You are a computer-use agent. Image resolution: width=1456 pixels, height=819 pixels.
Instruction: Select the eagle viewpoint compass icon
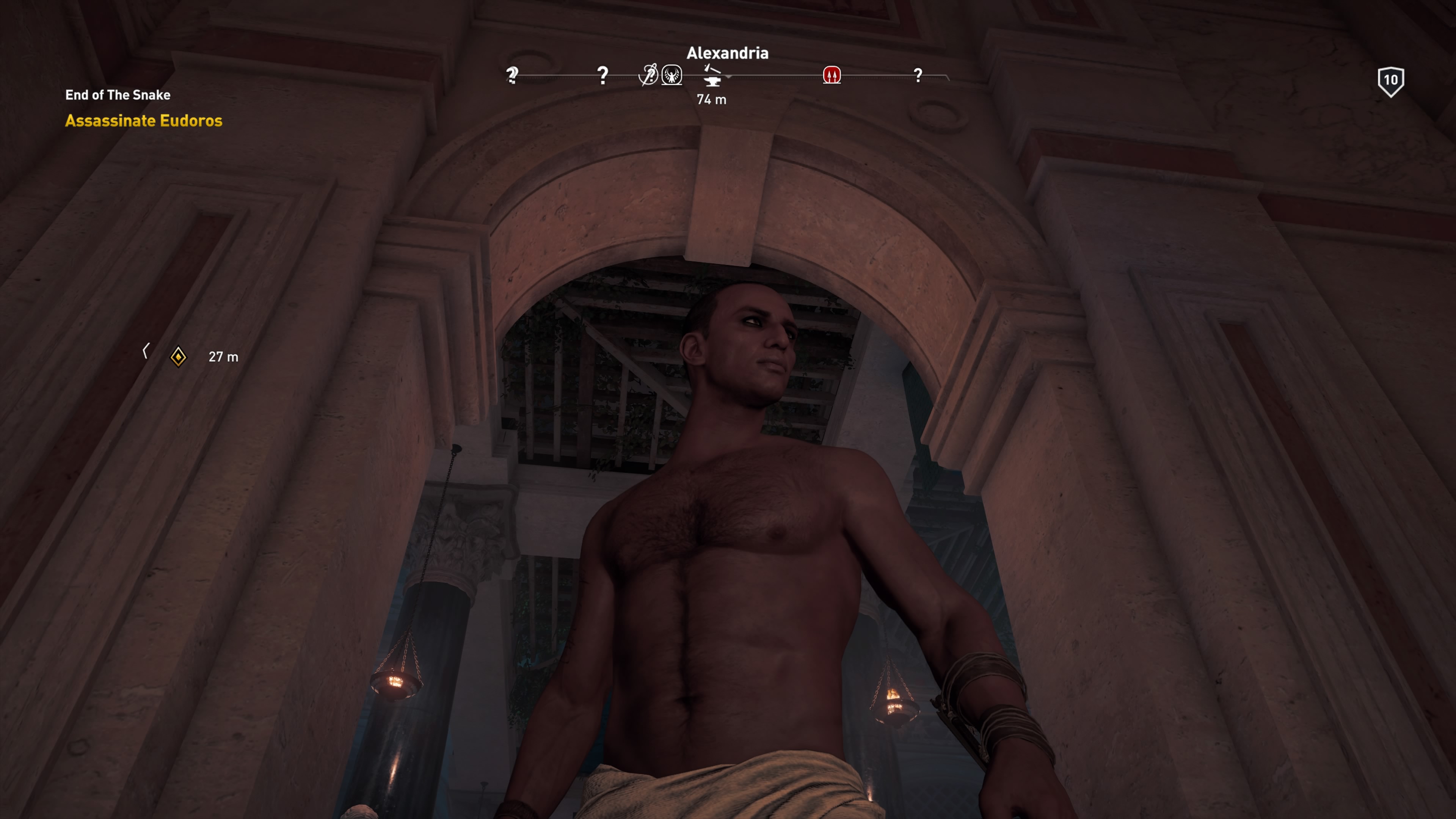(x=672, y=75)
